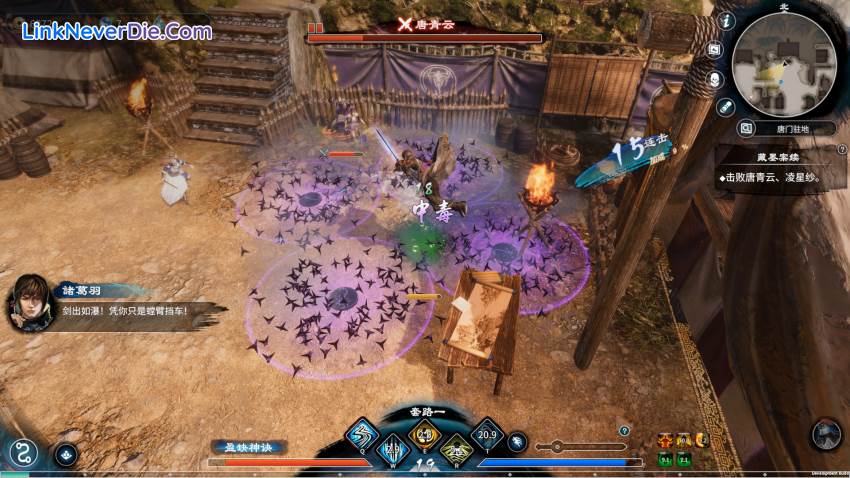Activate the W skill diamond icon

(x=392, y=449)
